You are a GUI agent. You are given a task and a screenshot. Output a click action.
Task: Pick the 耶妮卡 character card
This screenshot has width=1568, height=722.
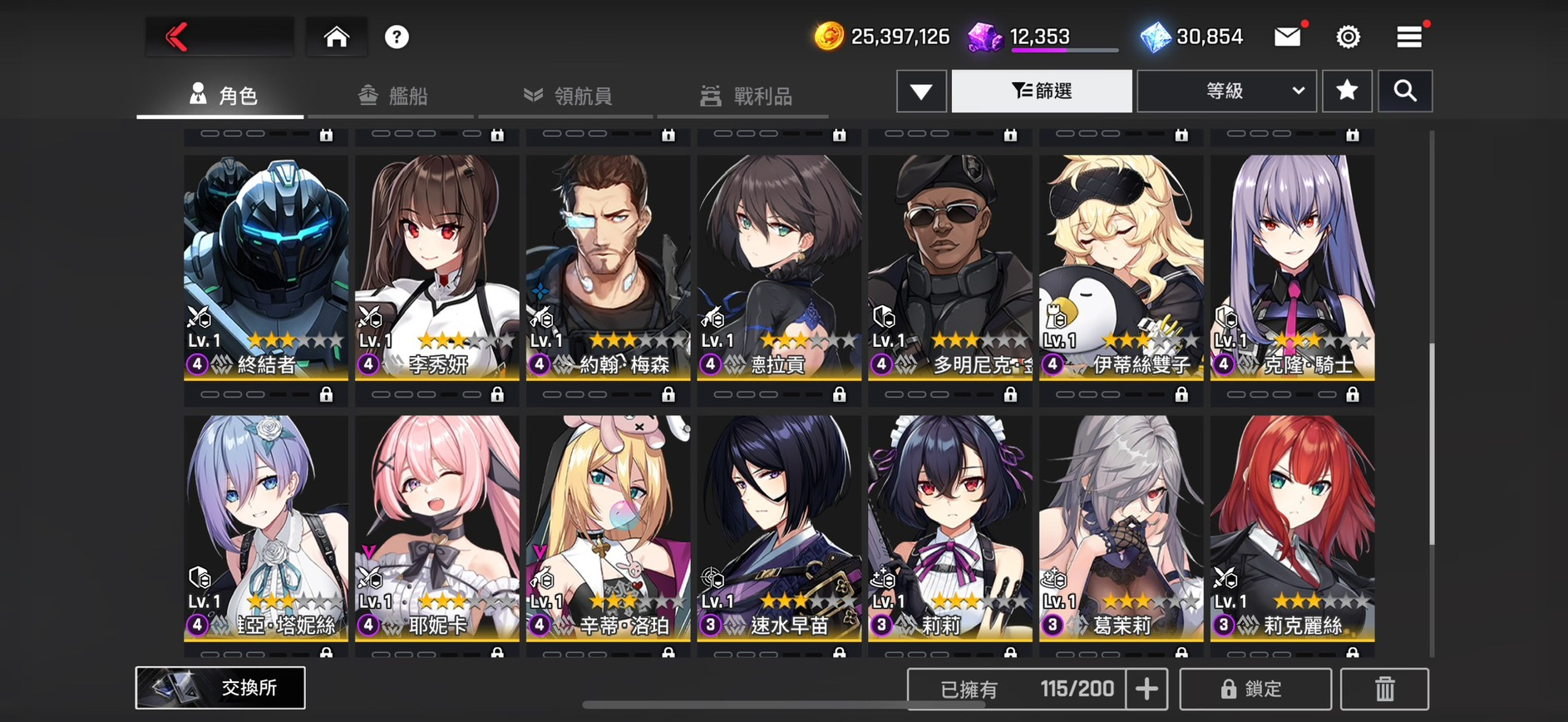tap(436, 527)
